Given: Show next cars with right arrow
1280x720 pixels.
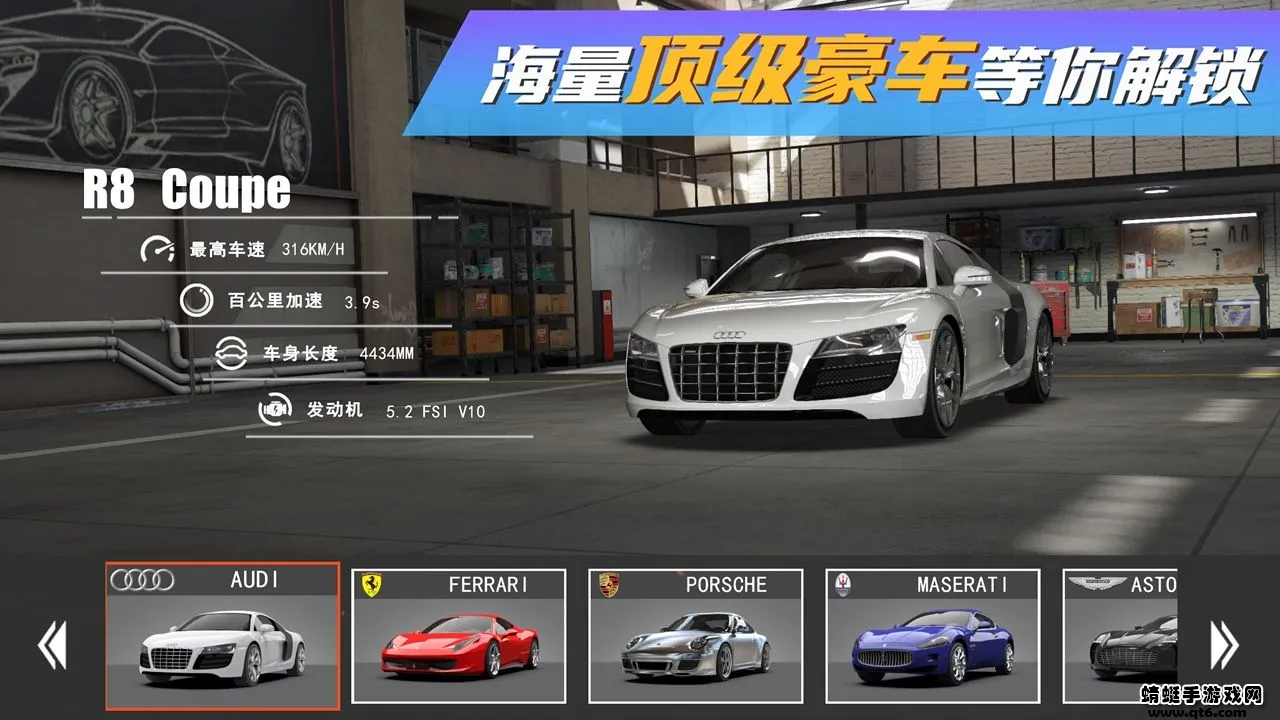Looking at the screenshot, I should pos(1224,645).
